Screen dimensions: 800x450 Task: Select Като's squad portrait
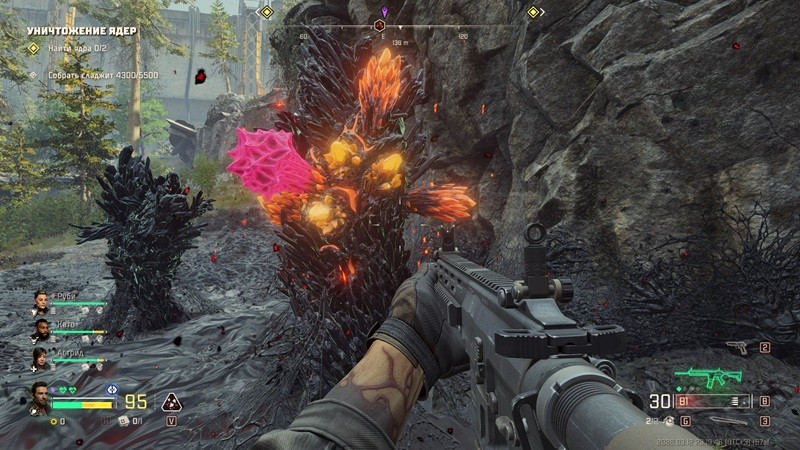41,328
